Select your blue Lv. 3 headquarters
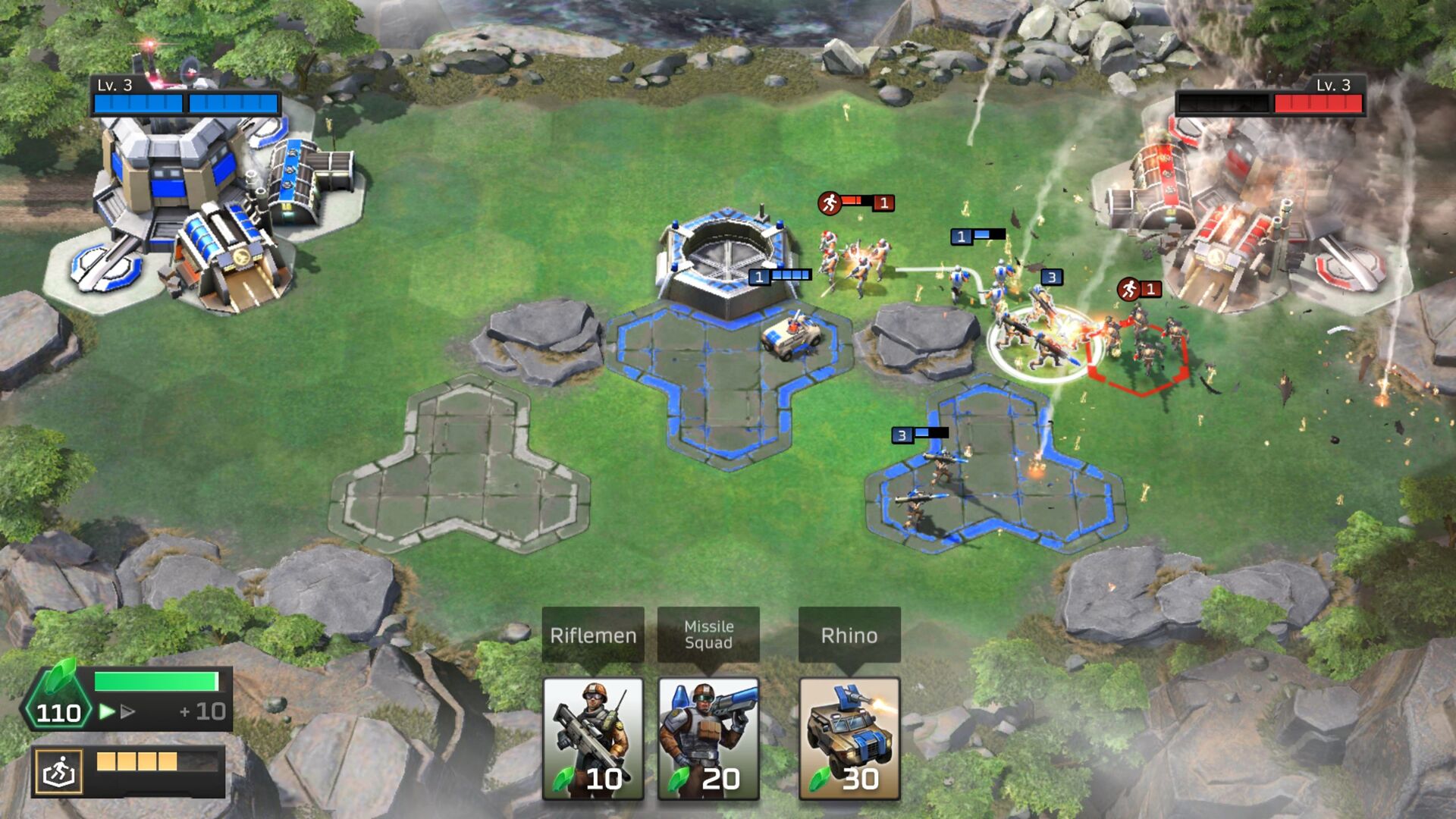 pyautogui.click(x=174, y=174)
